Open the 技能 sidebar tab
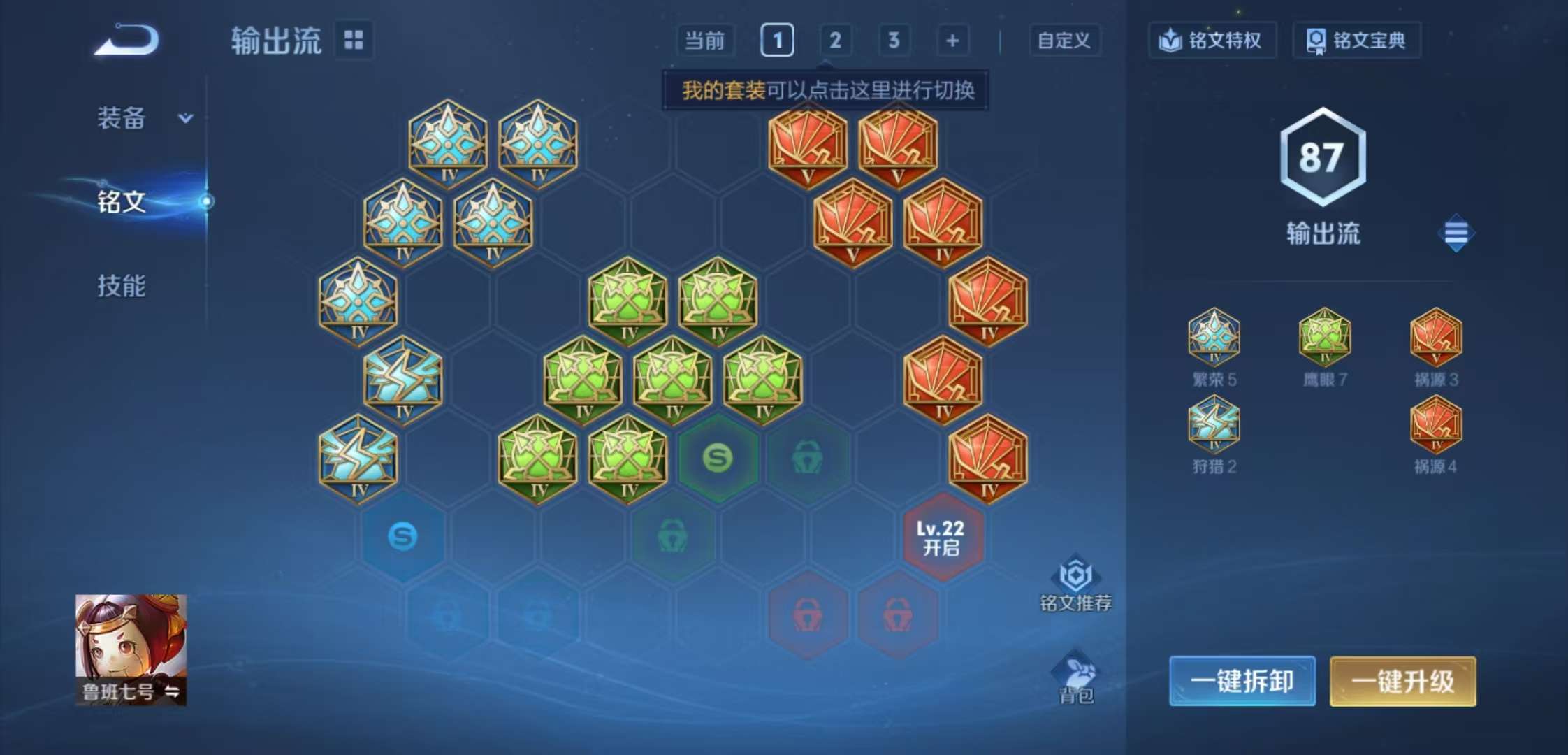The image size is (1568, 755). coord(121,285)
